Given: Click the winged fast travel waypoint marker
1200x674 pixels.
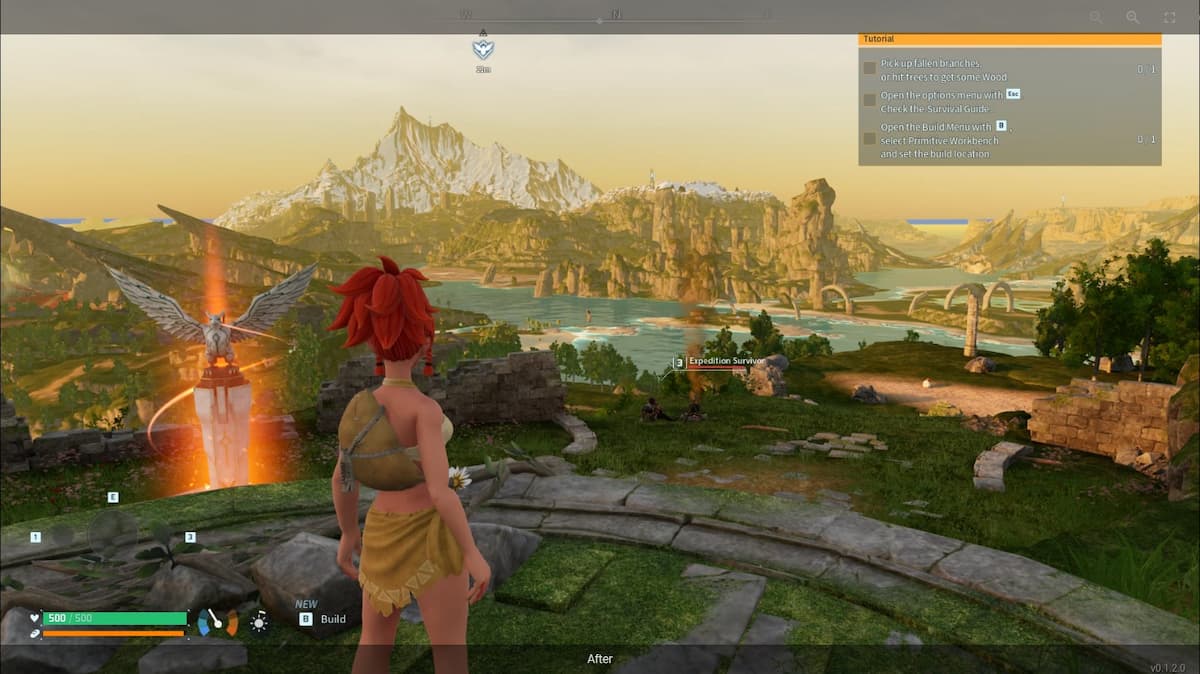Looking at the screenshot, I should pyautogui.click(x=483, y=50).
